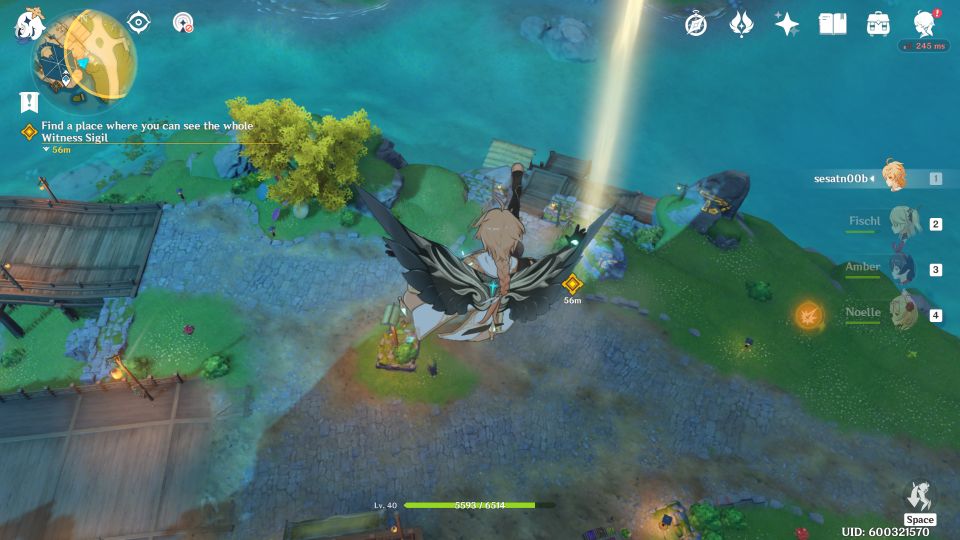Open the character profile head icon
The width and height of the screenshot is (960, 540).
(924, 24)
